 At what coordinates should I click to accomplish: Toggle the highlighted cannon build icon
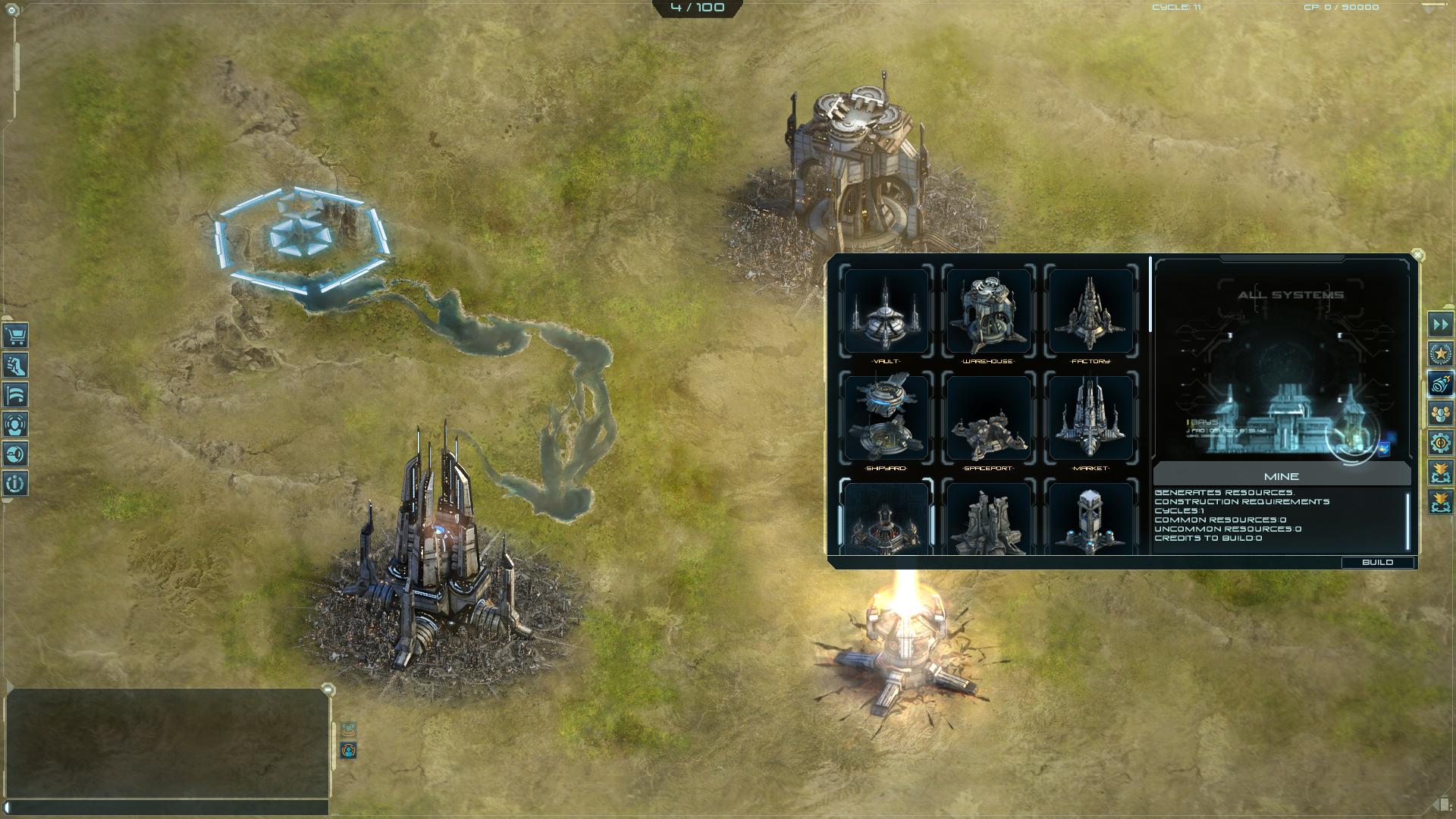1440,384
